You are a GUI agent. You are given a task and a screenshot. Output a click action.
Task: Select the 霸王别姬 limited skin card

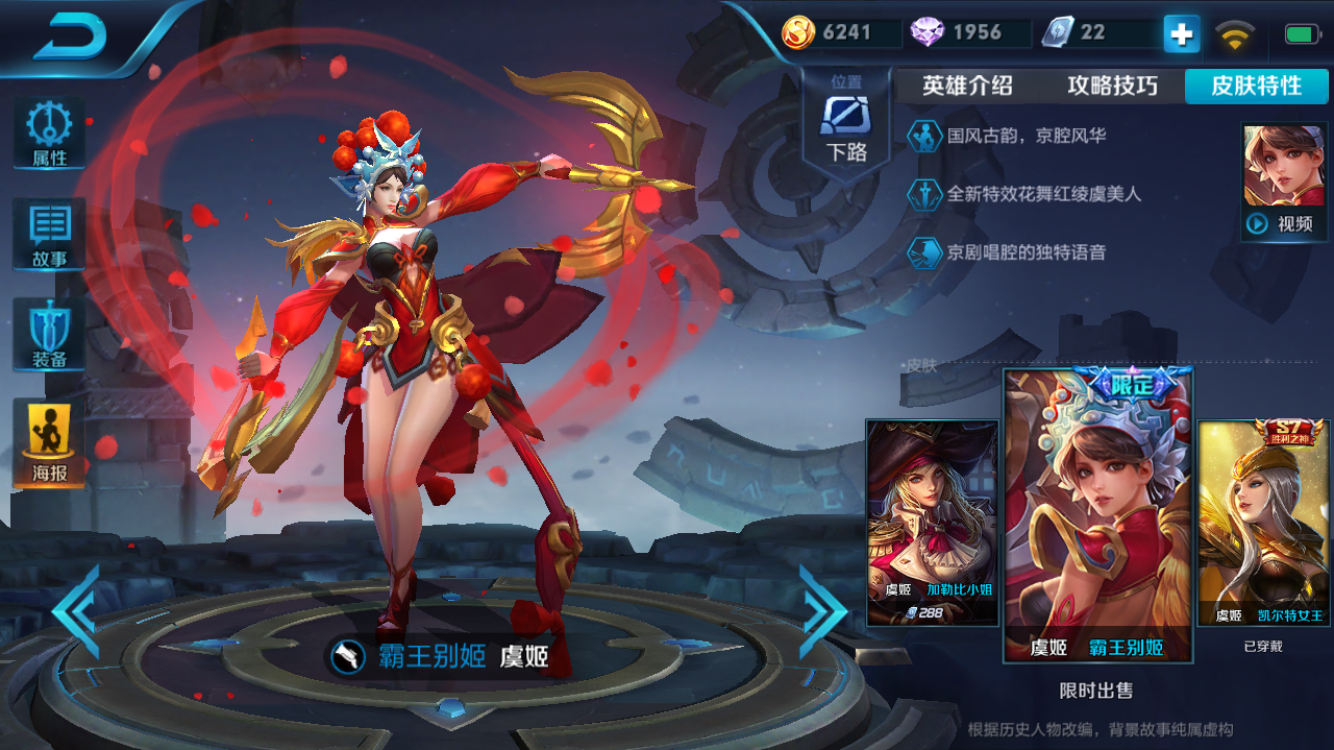tap(1098, 514)
